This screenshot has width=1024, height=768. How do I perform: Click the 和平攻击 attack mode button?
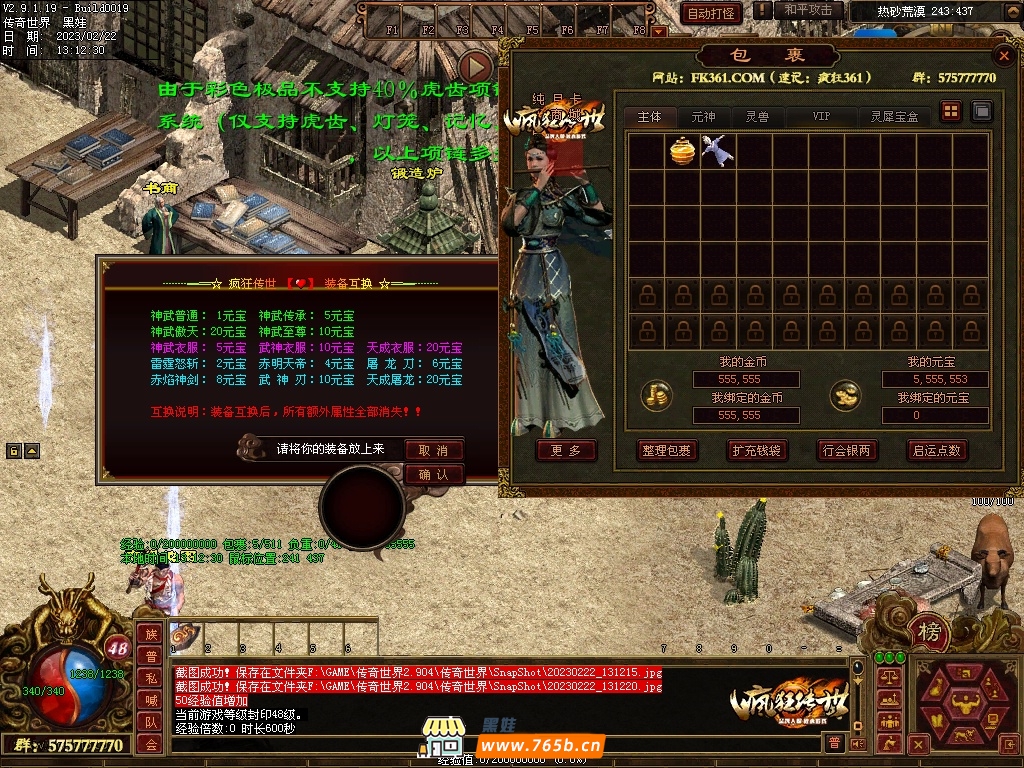pyautogui.click(x=808, y=10)
